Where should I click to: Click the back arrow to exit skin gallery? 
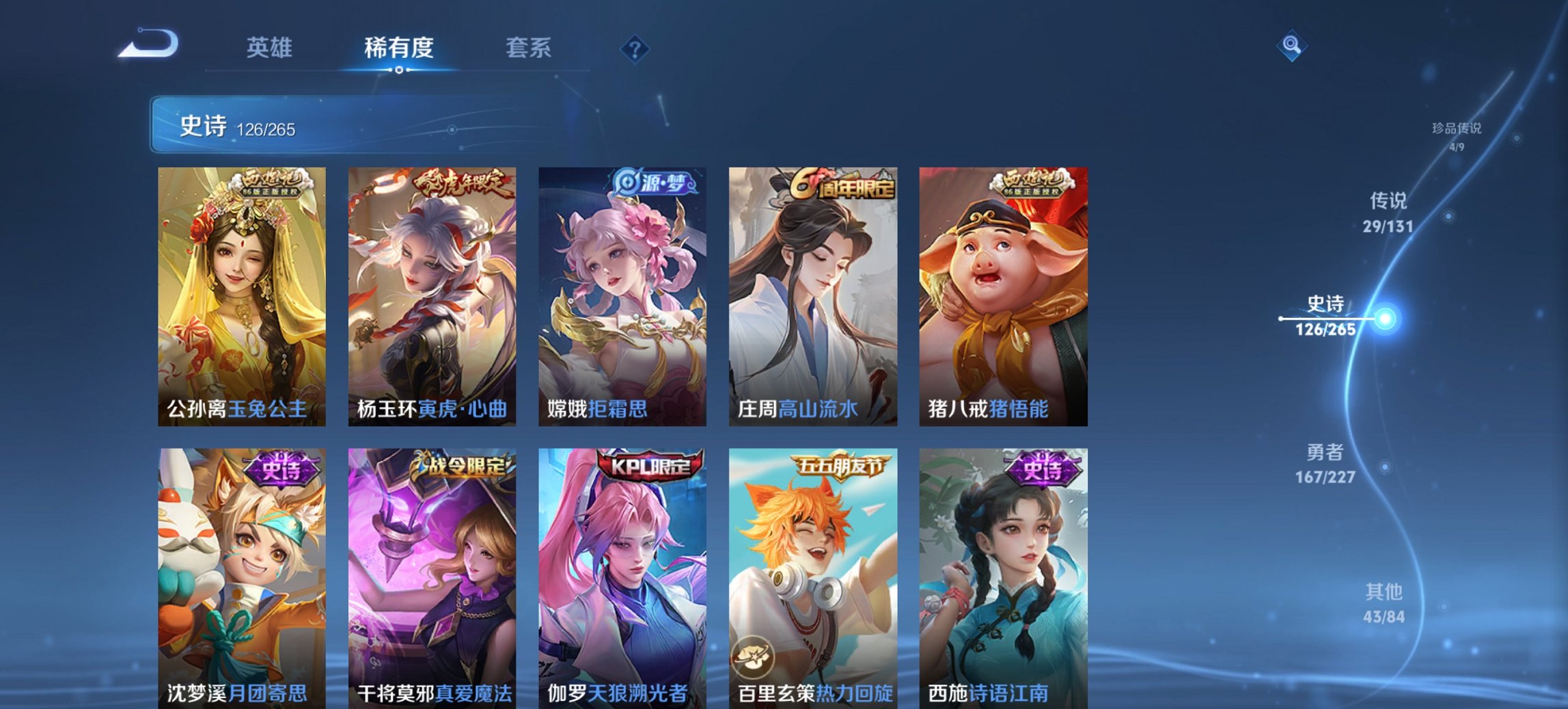tap(147, 44)
